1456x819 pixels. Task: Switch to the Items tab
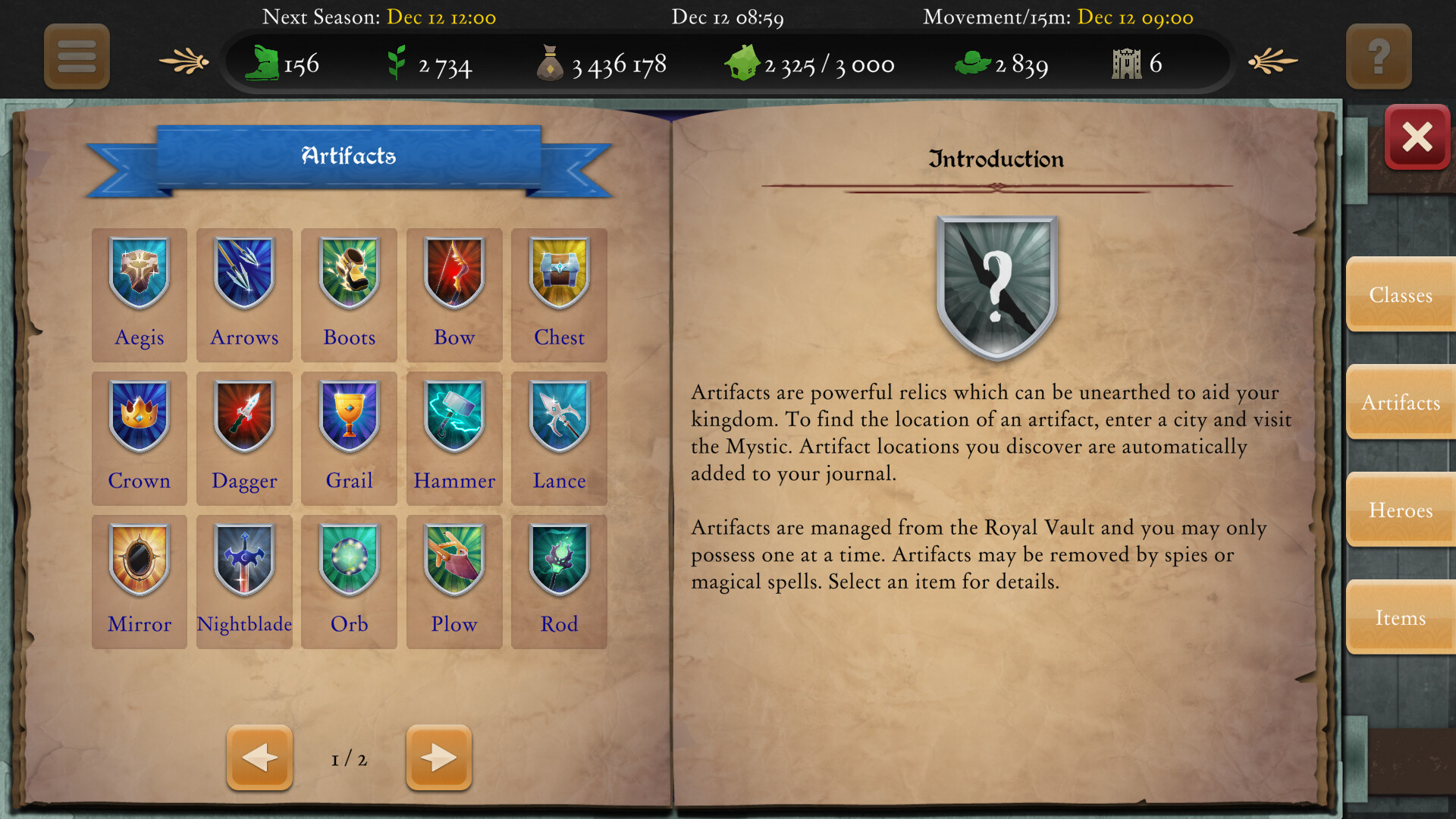pyautogui.click(x=1401, y=618)
